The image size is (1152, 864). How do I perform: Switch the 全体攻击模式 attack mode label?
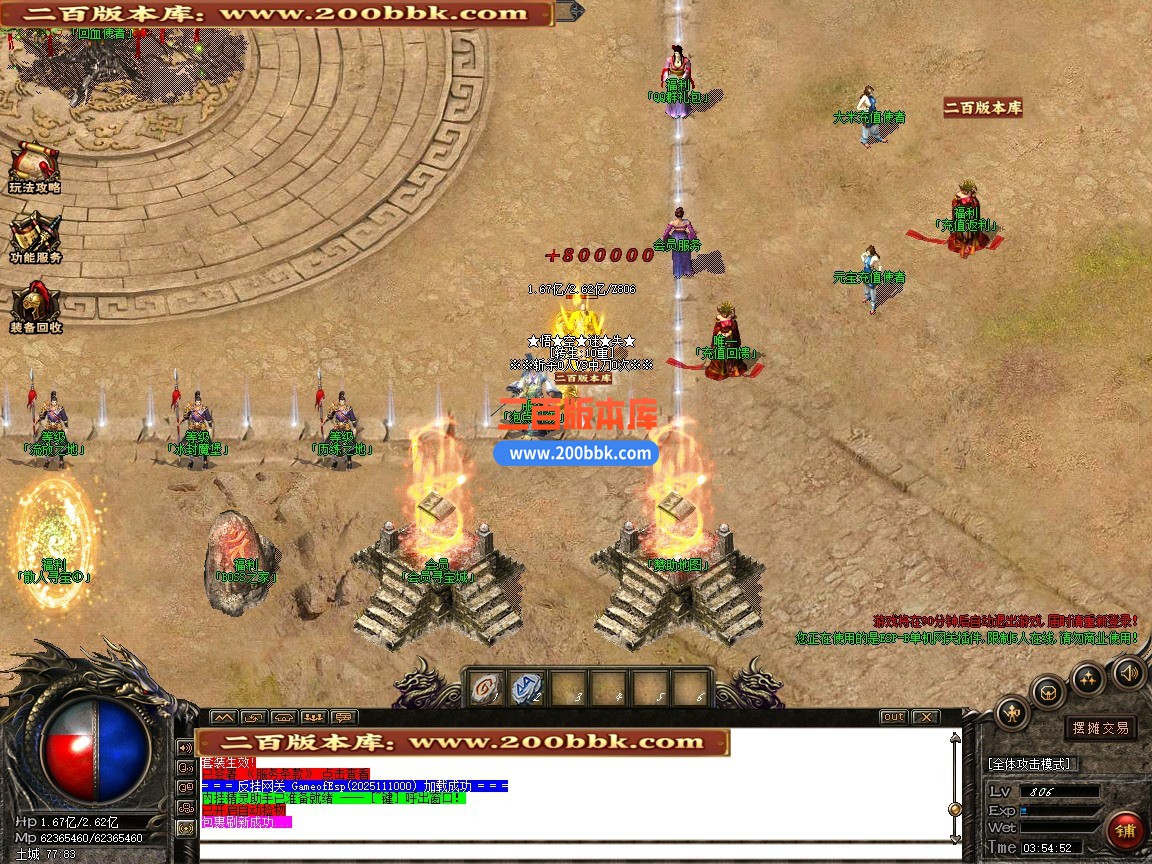pyautogui.click(x=1029, y=764)
